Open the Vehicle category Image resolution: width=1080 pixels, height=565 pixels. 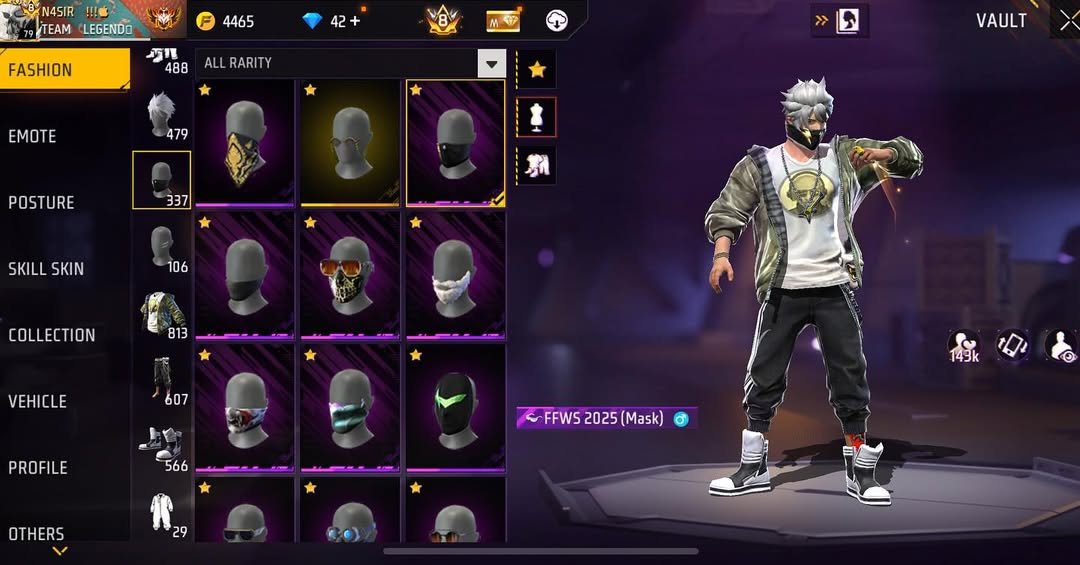click(64, 401)
